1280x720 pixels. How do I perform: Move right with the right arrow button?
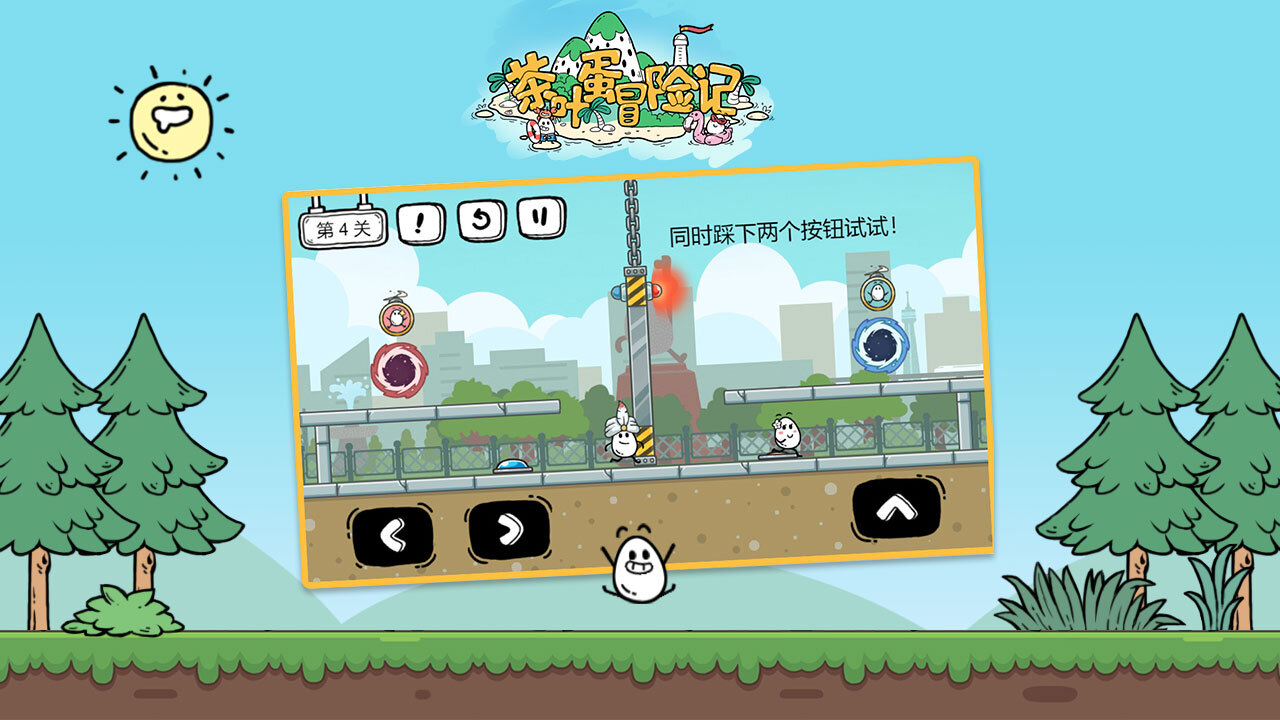pyautogui.click(x=509, y=530)
